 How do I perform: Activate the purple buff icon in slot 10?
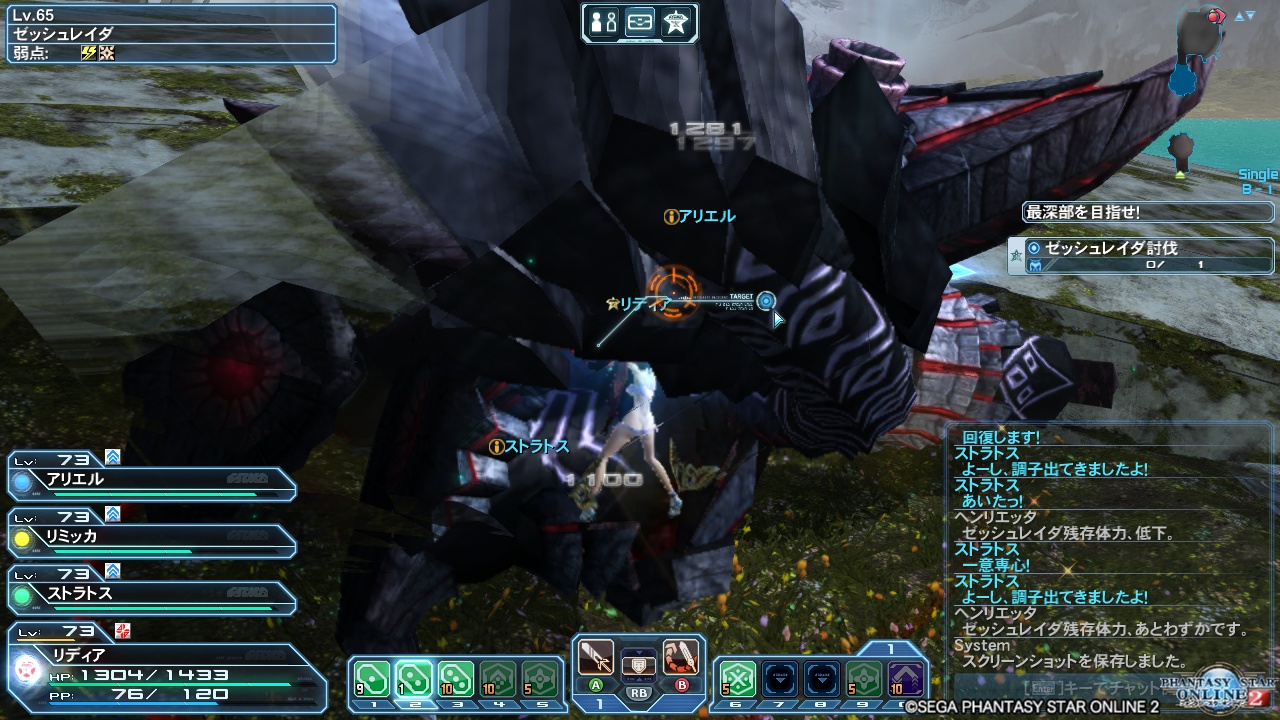[905, 675]
